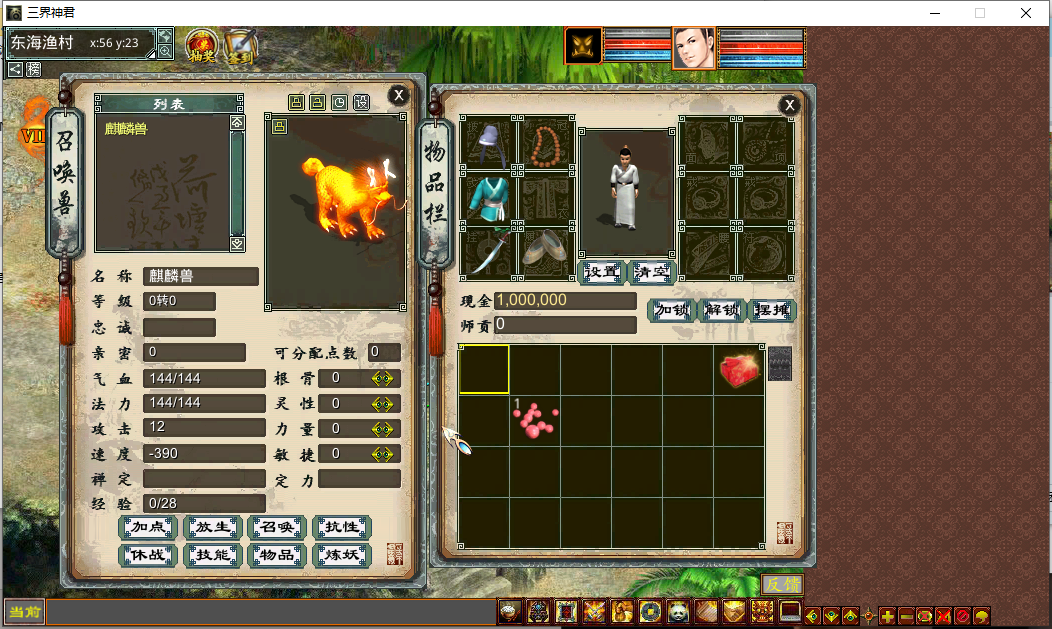Summon the beast with 召唤
The image size is (1052, 629).
[277, 527]
